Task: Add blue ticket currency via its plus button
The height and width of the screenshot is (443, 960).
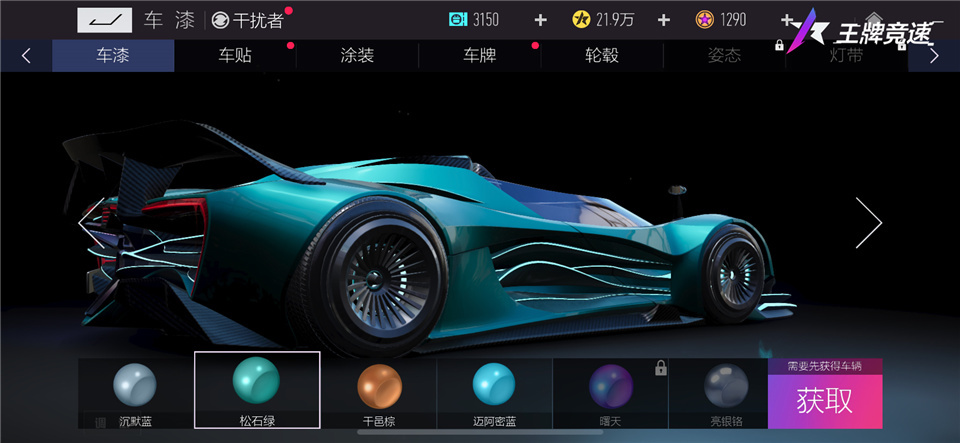Action: click(541, 20)
